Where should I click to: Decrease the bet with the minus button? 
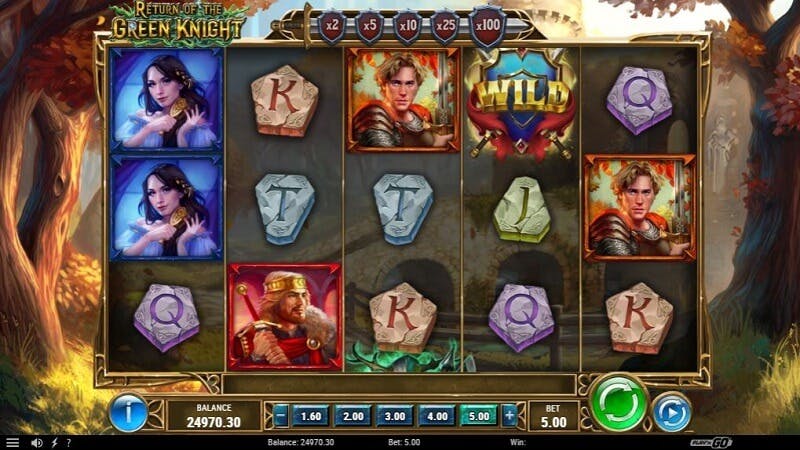point(281,415)
